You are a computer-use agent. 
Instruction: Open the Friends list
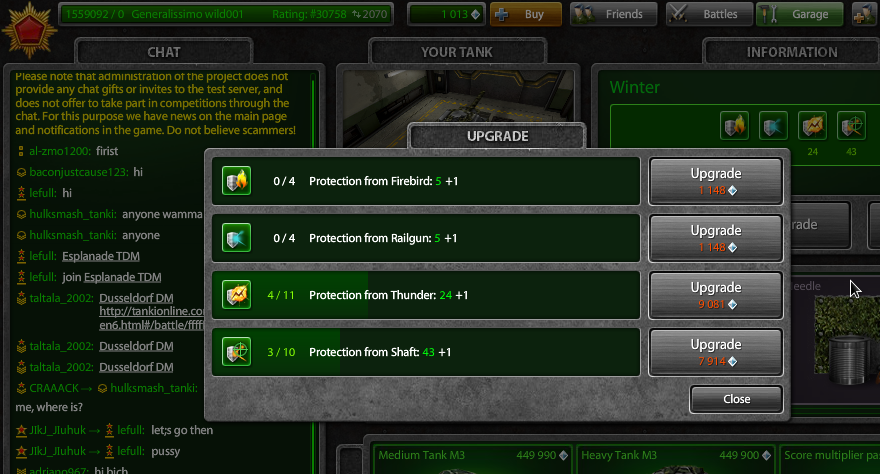613,14
